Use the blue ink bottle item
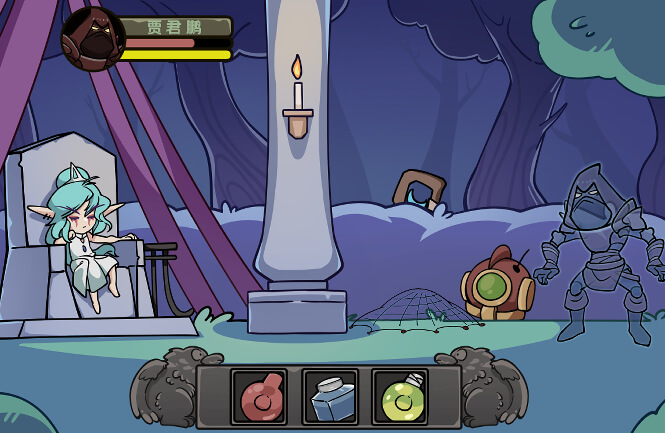This screenshot has height=433, width=665. tap(330, 397)
